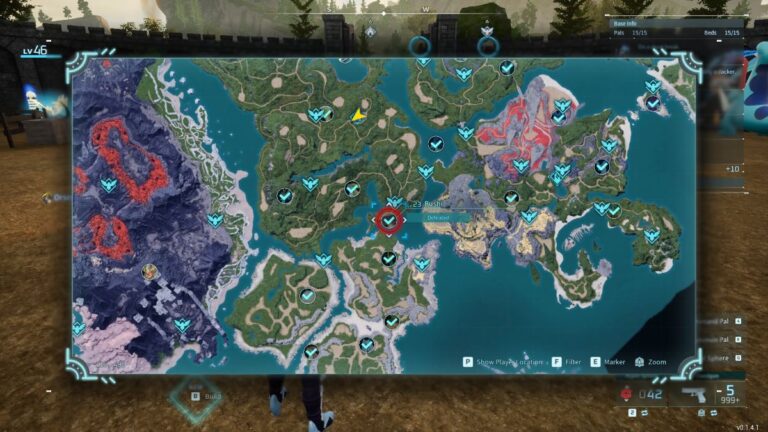The image size is (768, 432).
Task: Select the fast travel marker on the southeastern peninsula
Action: [651, 236]
